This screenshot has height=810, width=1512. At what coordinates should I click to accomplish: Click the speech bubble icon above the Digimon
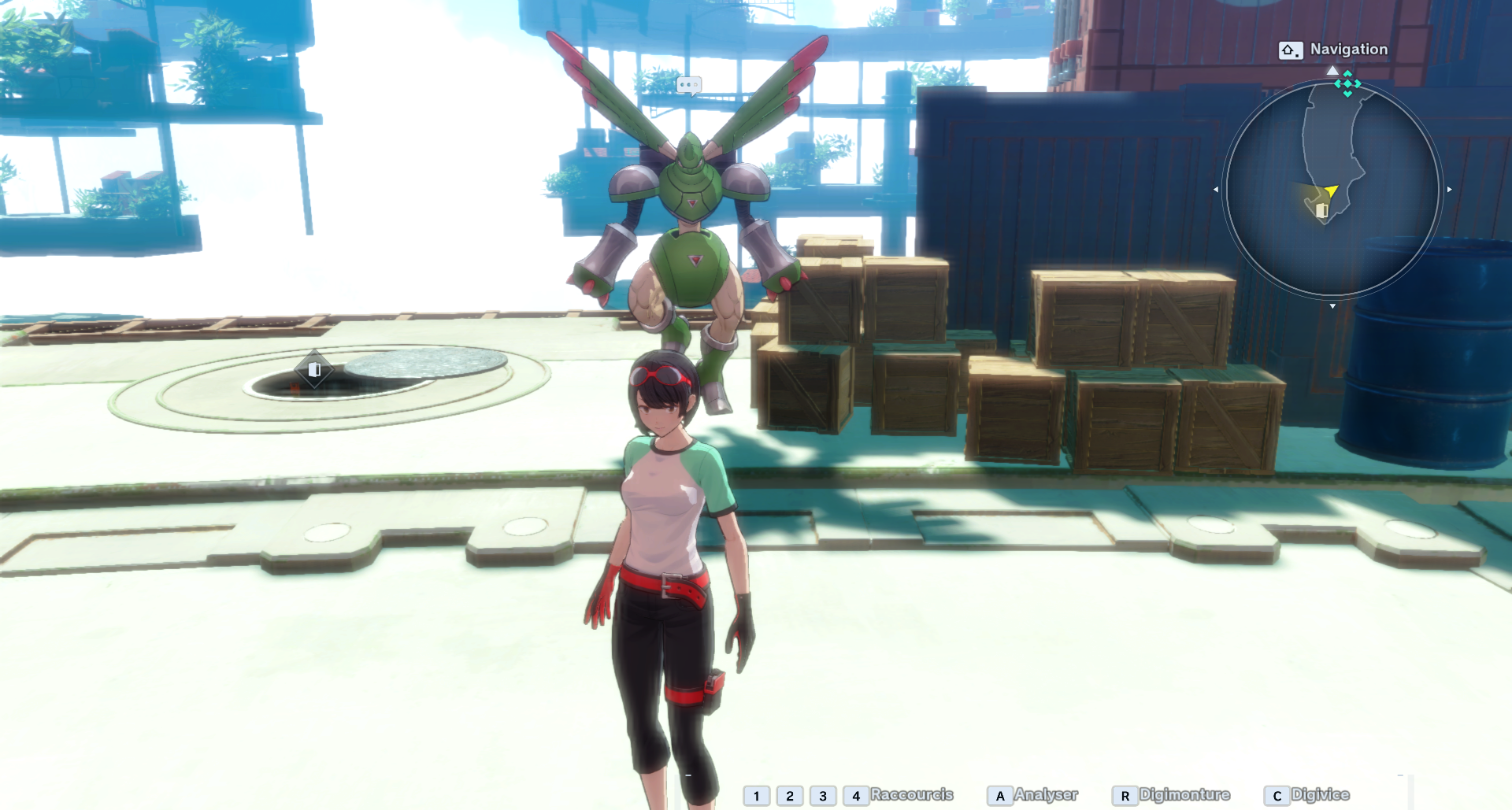point(688,85)
